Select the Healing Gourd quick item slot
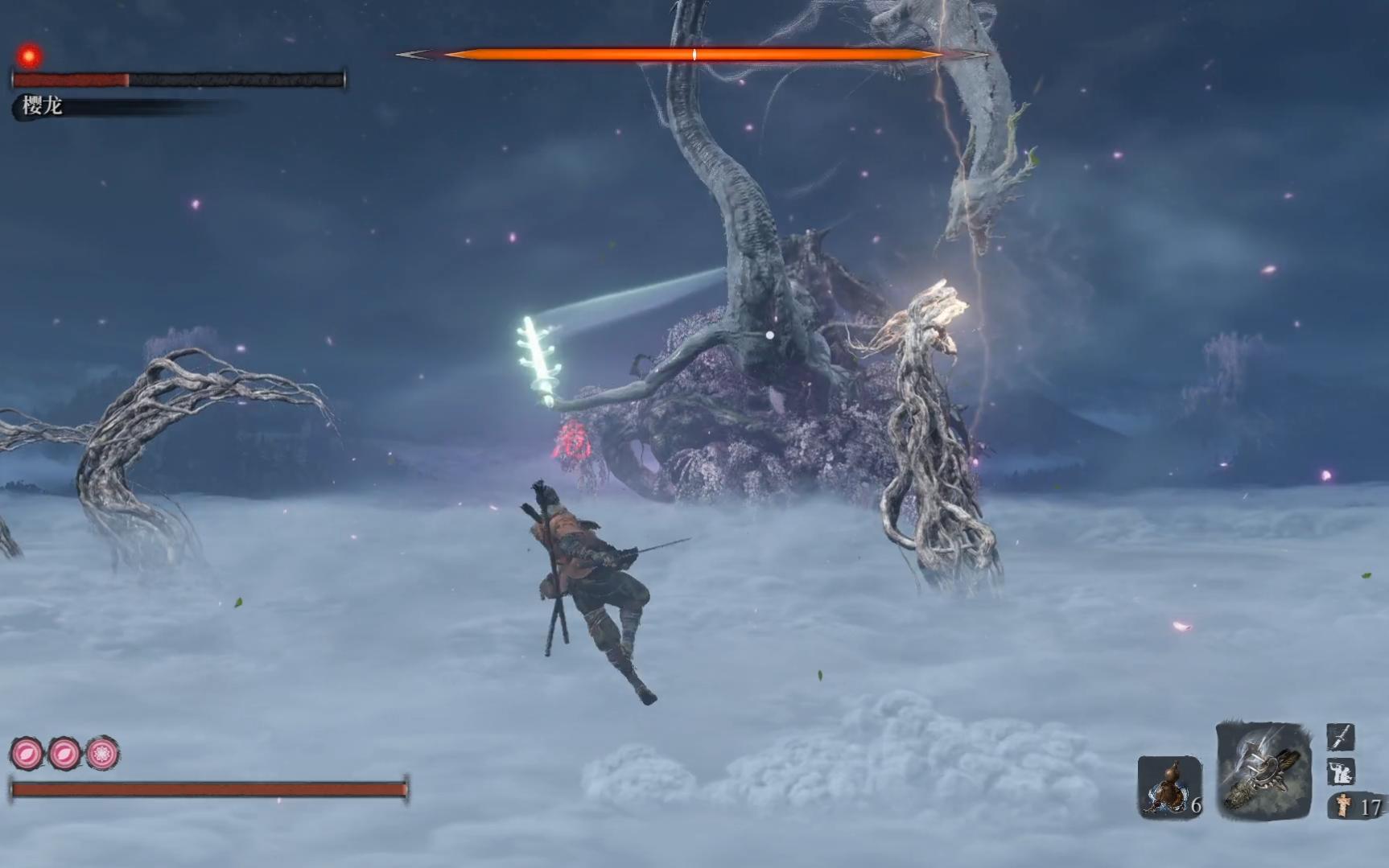Screen dimensions: 1389x868 click(1168, 787)
